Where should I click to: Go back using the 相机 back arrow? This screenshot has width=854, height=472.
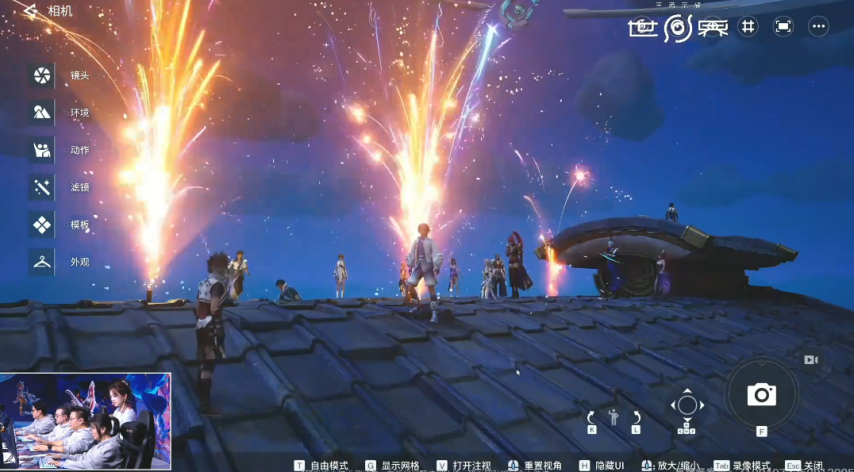click(x=30, y=11)
